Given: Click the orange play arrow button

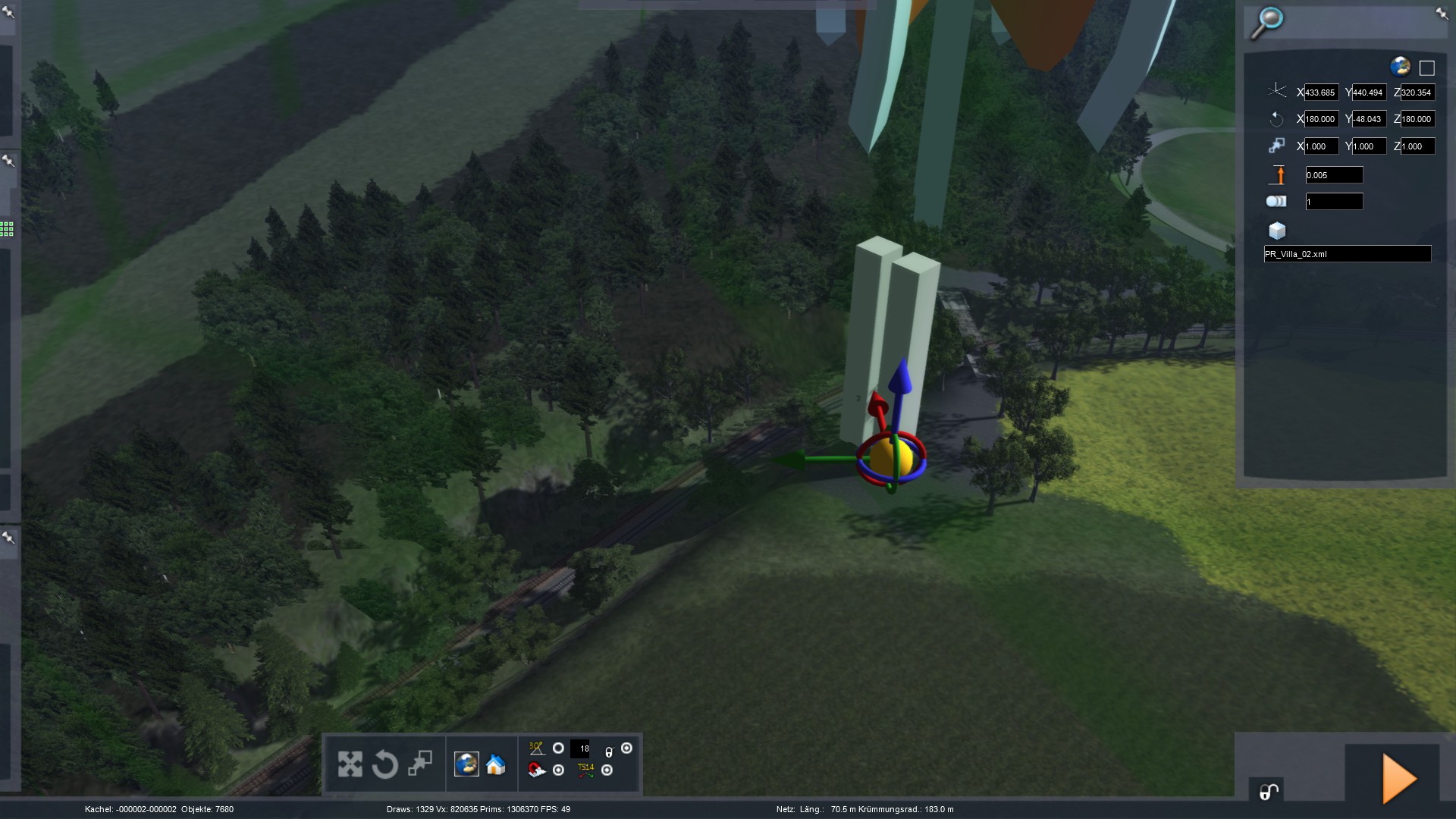Looking at the screenshot, I should (x=1399, y=779).
